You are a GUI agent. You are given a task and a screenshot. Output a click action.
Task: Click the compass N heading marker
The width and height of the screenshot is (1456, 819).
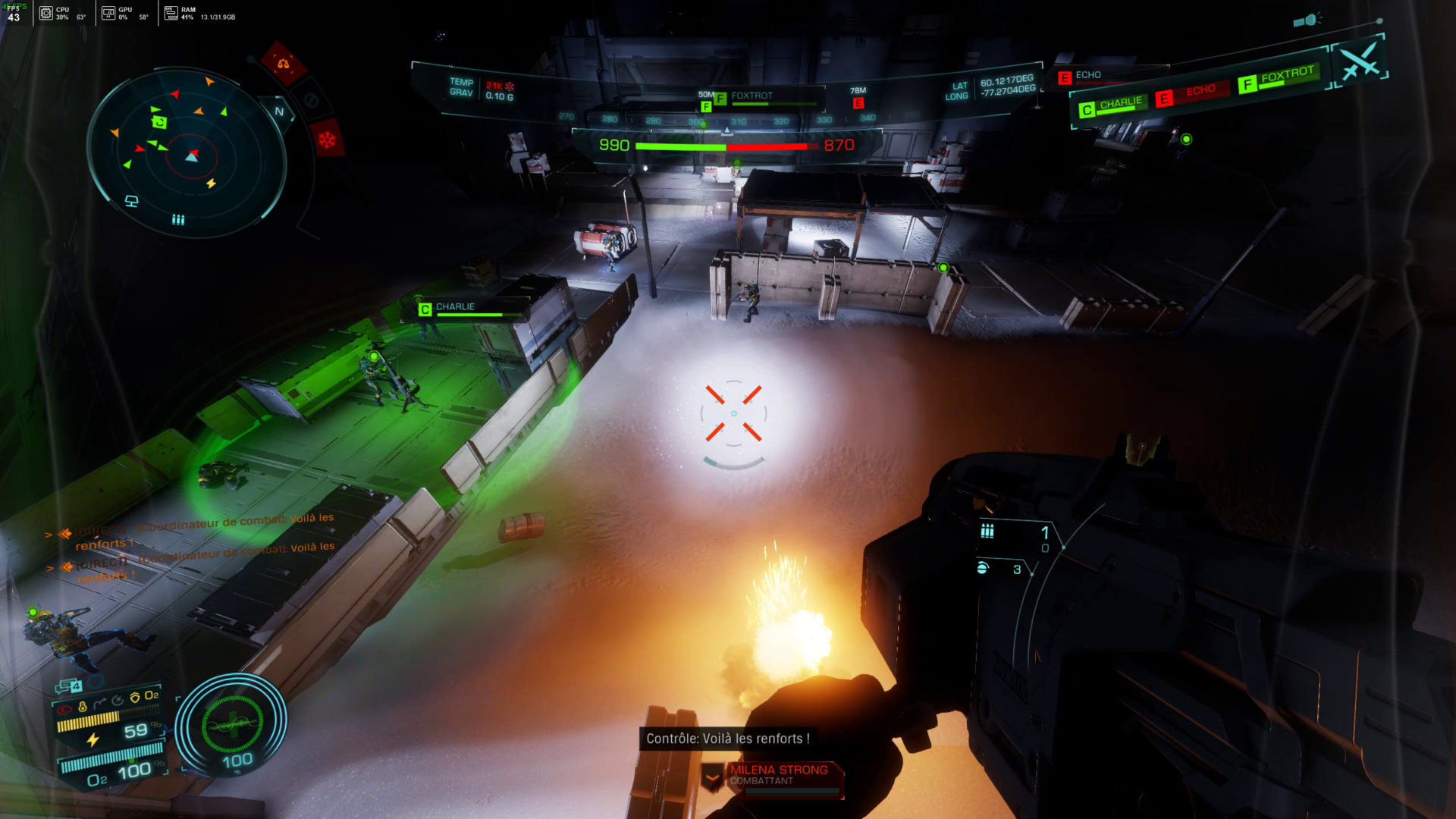(x=279, y=111)
